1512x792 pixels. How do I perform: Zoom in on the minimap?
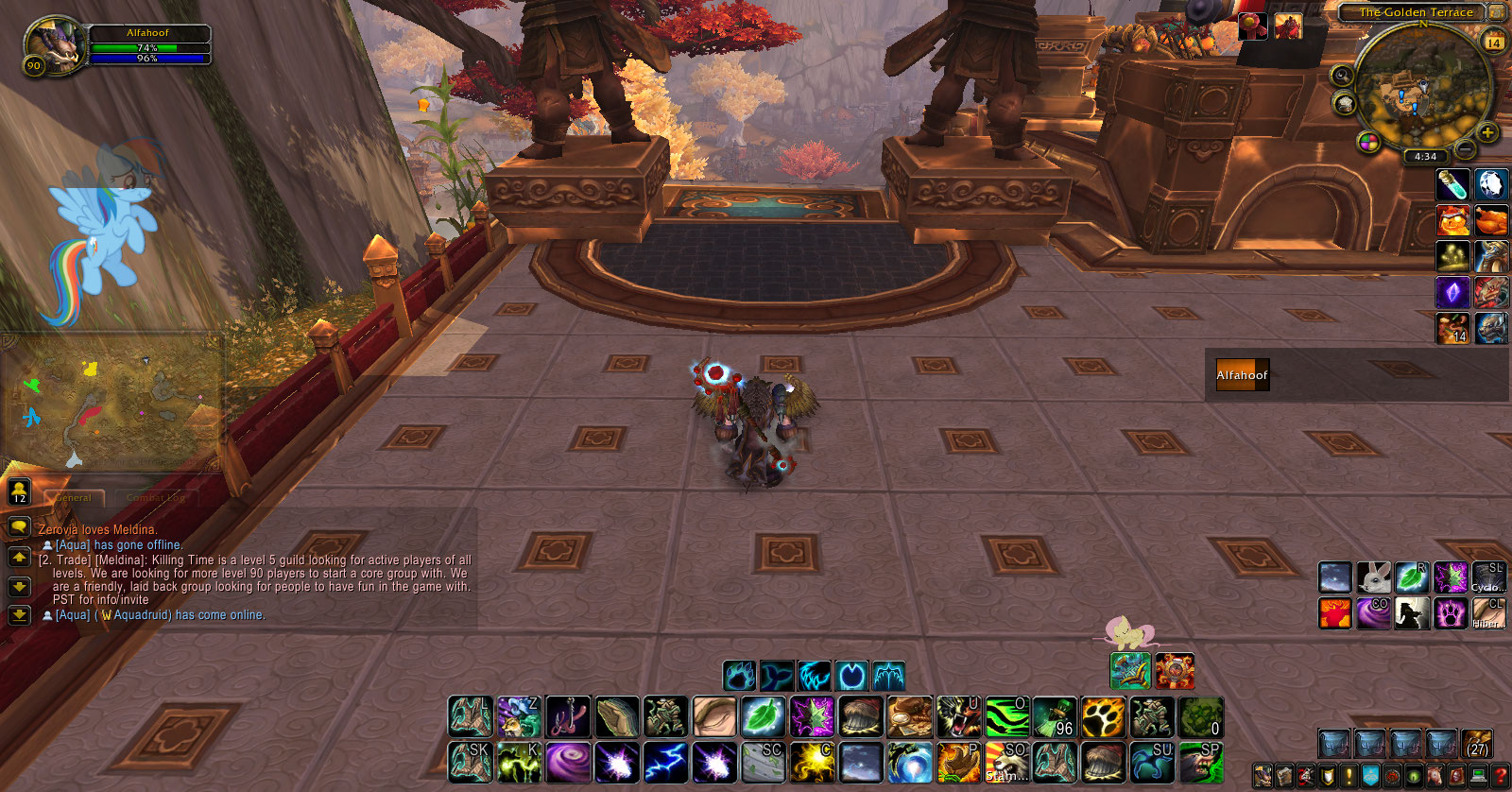click(1487, 132)
